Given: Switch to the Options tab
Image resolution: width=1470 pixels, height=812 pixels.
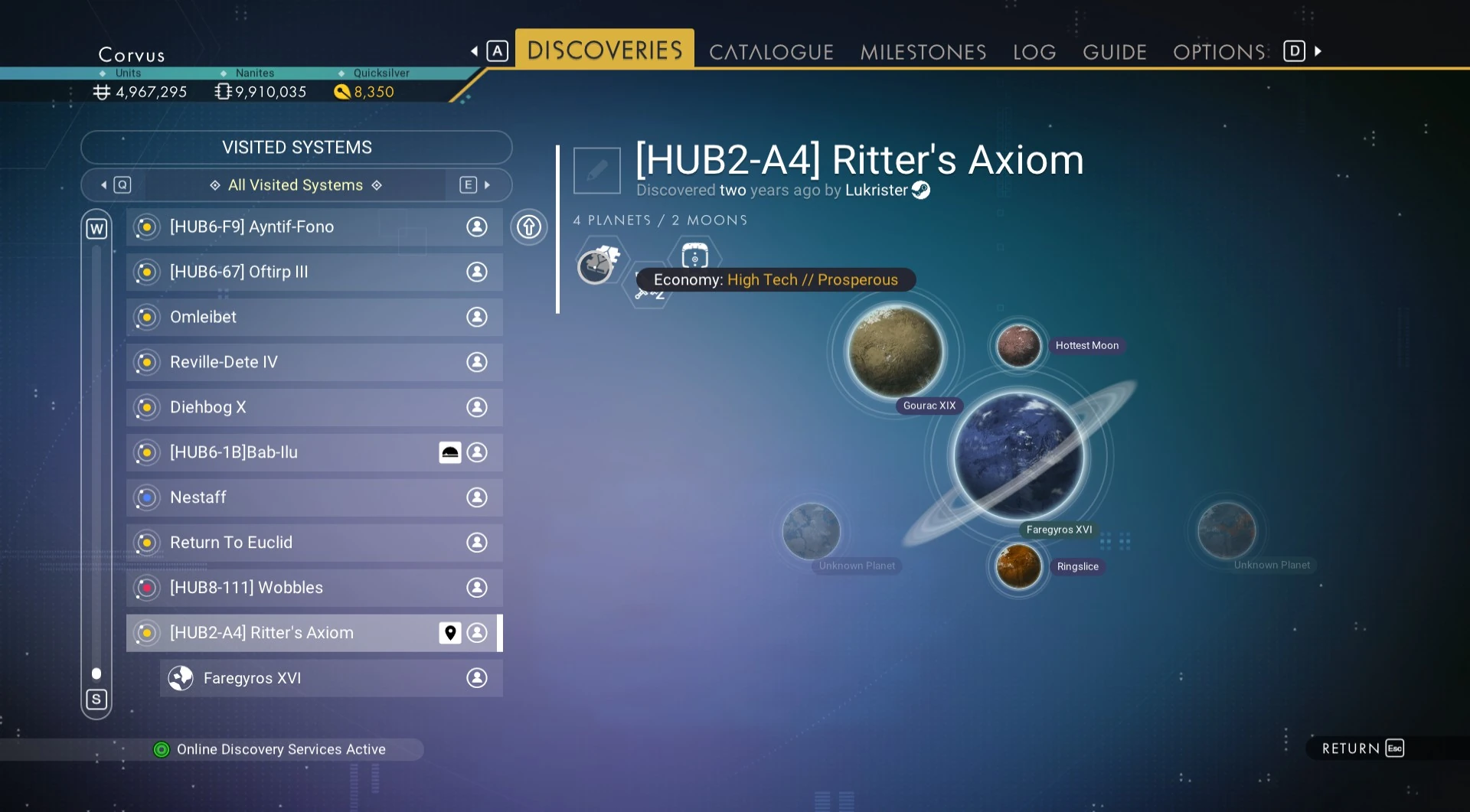Looking at the screenshot, I should [x=1219, y=52].
